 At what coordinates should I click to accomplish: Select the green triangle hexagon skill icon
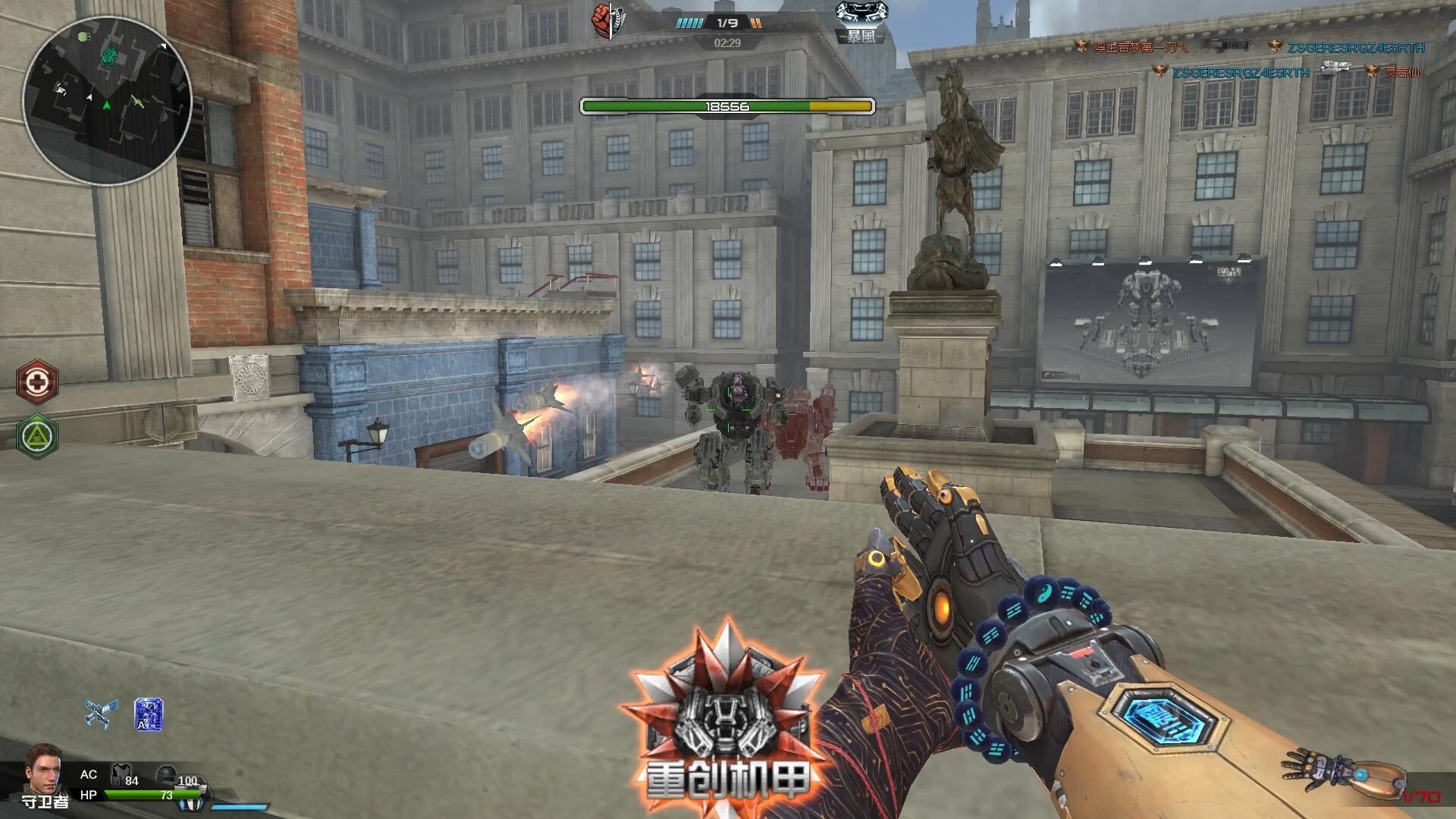click(37, 436)
